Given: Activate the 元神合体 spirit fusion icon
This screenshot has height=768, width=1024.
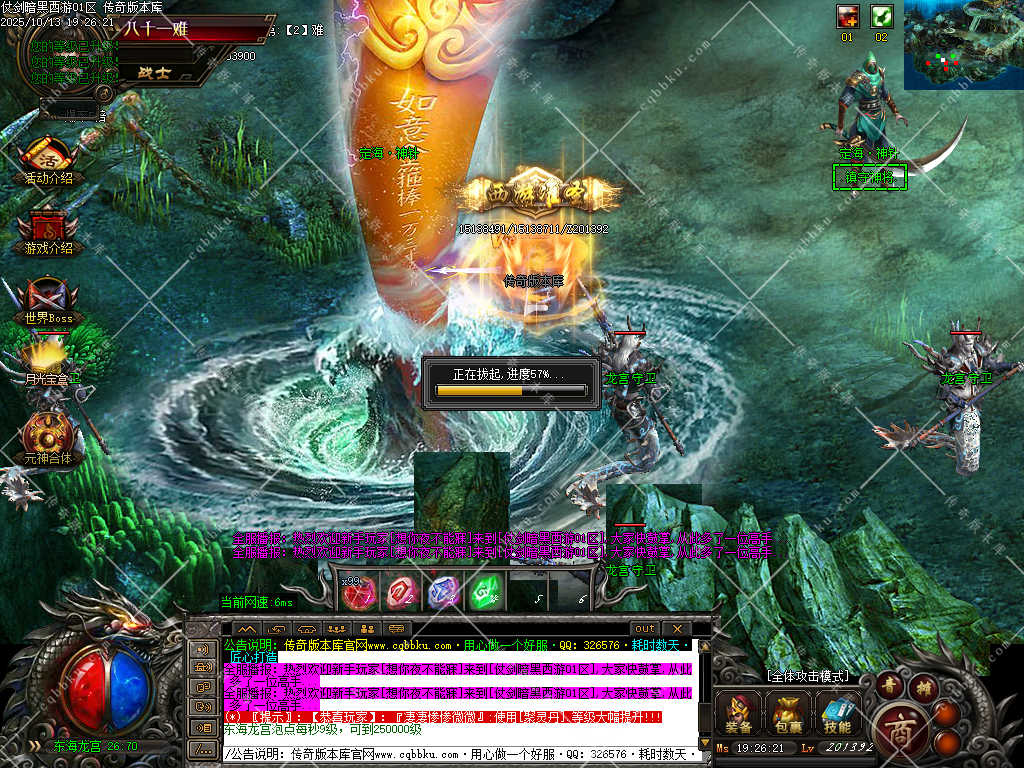Looking at the screenshot, I should tap(48, 436).
